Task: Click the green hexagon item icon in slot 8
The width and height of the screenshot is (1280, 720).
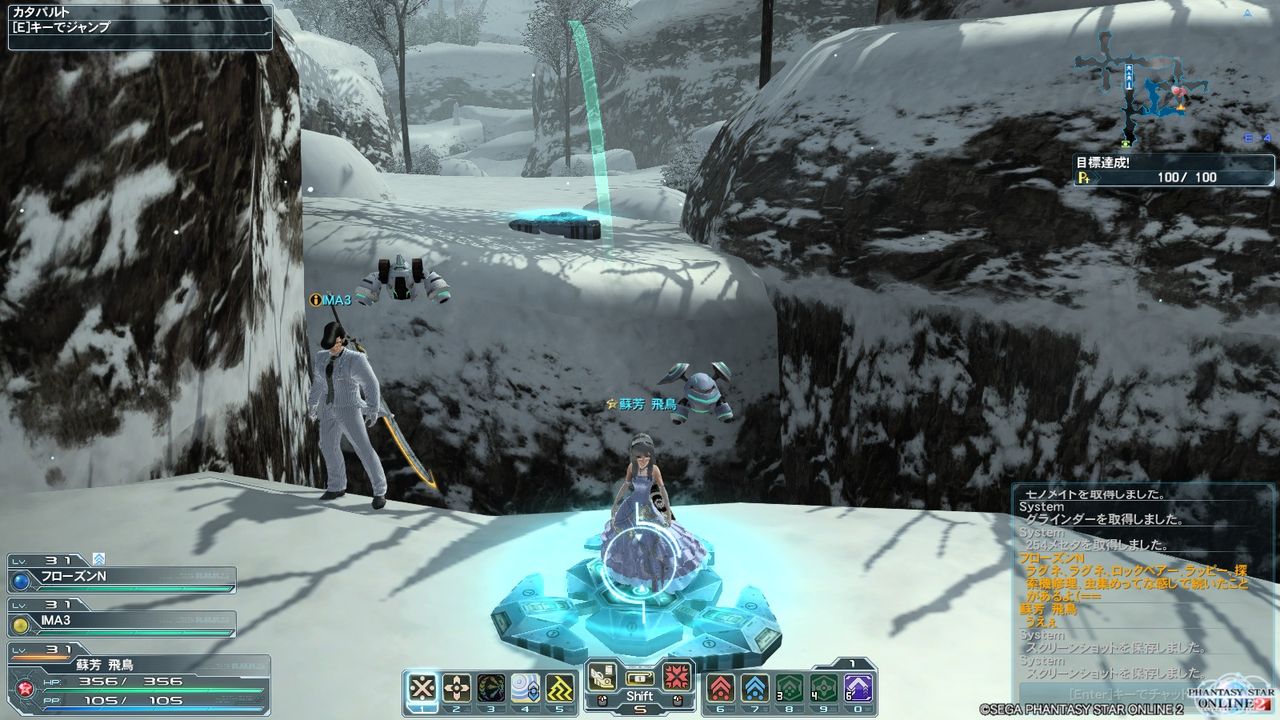Action: pos(789,687)
